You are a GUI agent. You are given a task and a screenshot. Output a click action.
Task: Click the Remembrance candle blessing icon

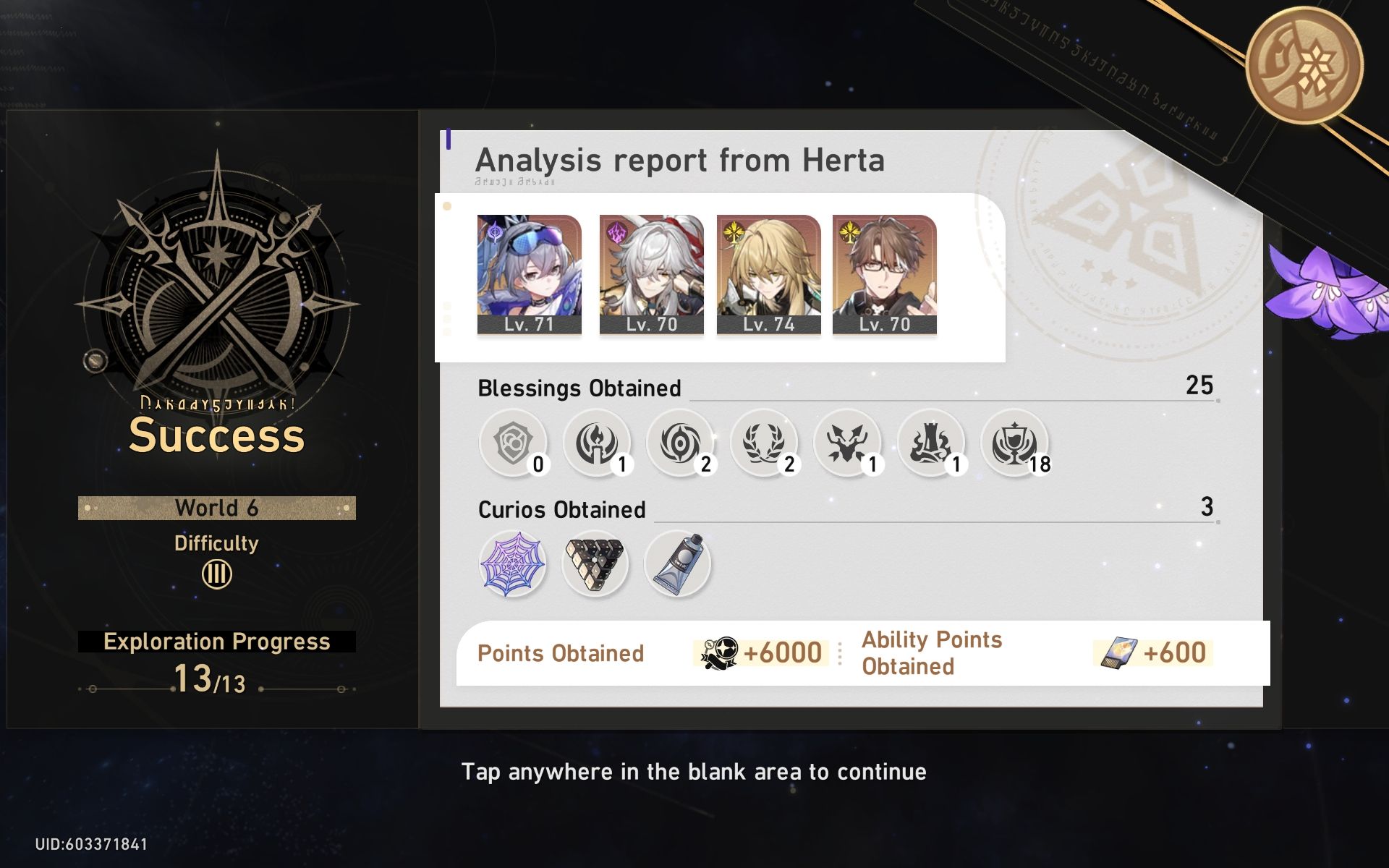595,442
